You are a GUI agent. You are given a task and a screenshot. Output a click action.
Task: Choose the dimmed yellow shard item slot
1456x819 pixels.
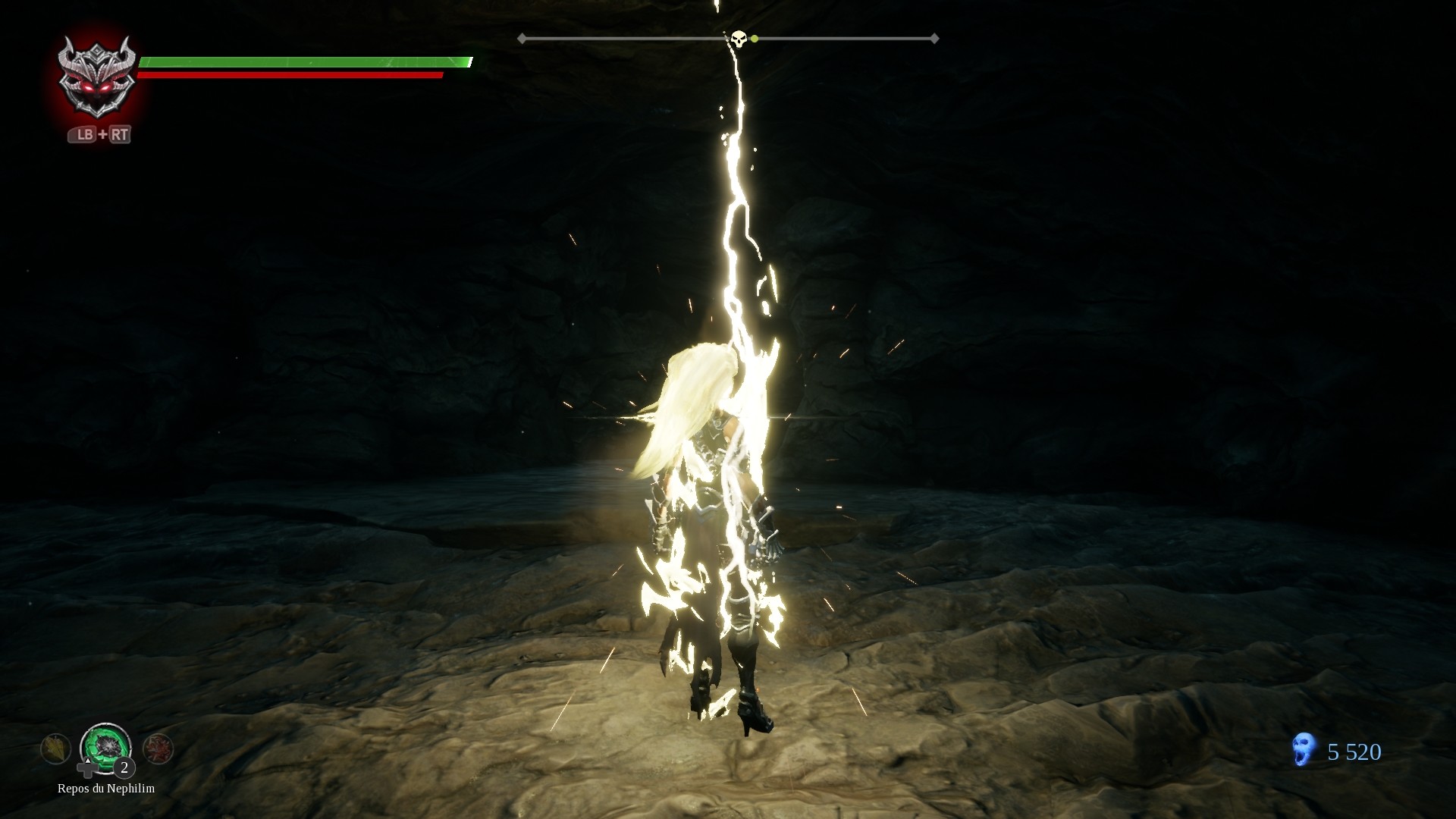pyautogui.click(x=56, y=749)
